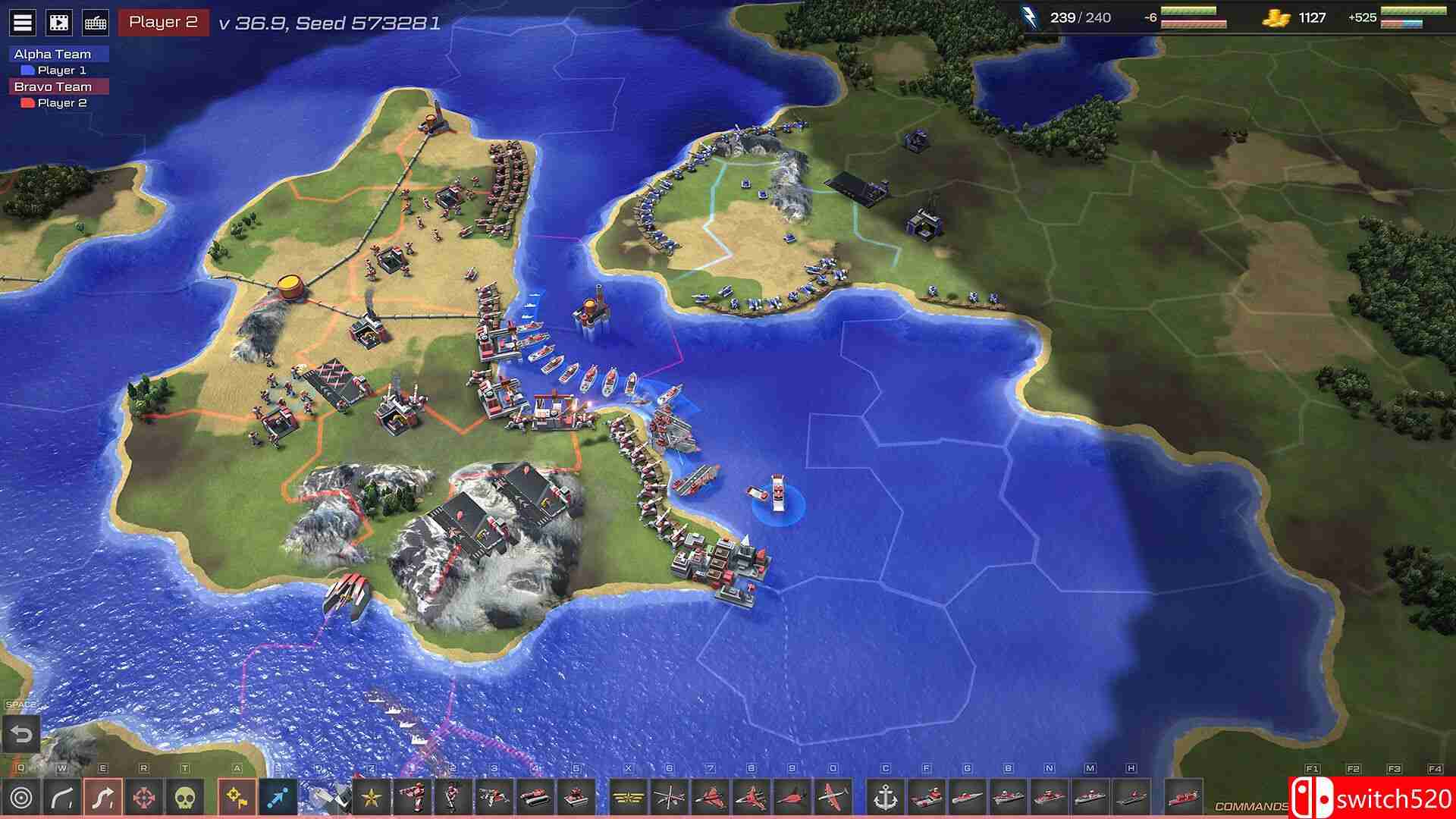The image size is (1456, 819).
Task: Select the target/attack command icon (Q)
Action: coord(21,796)
